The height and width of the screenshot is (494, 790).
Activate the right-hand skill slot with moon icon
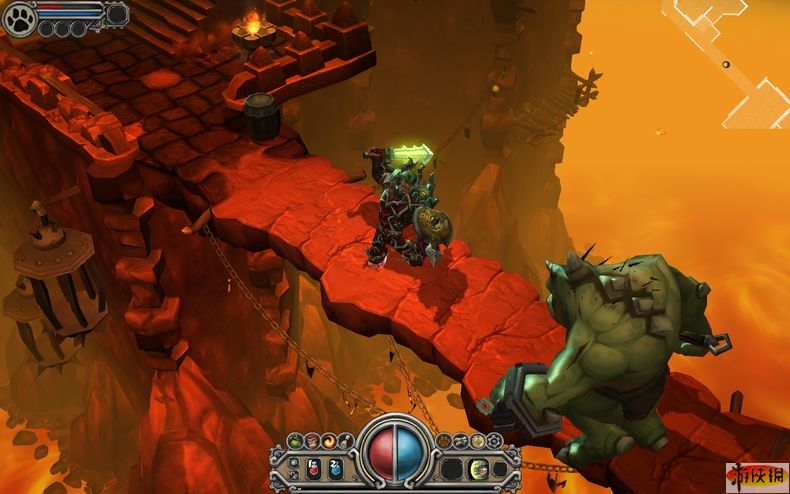point(478,467)
